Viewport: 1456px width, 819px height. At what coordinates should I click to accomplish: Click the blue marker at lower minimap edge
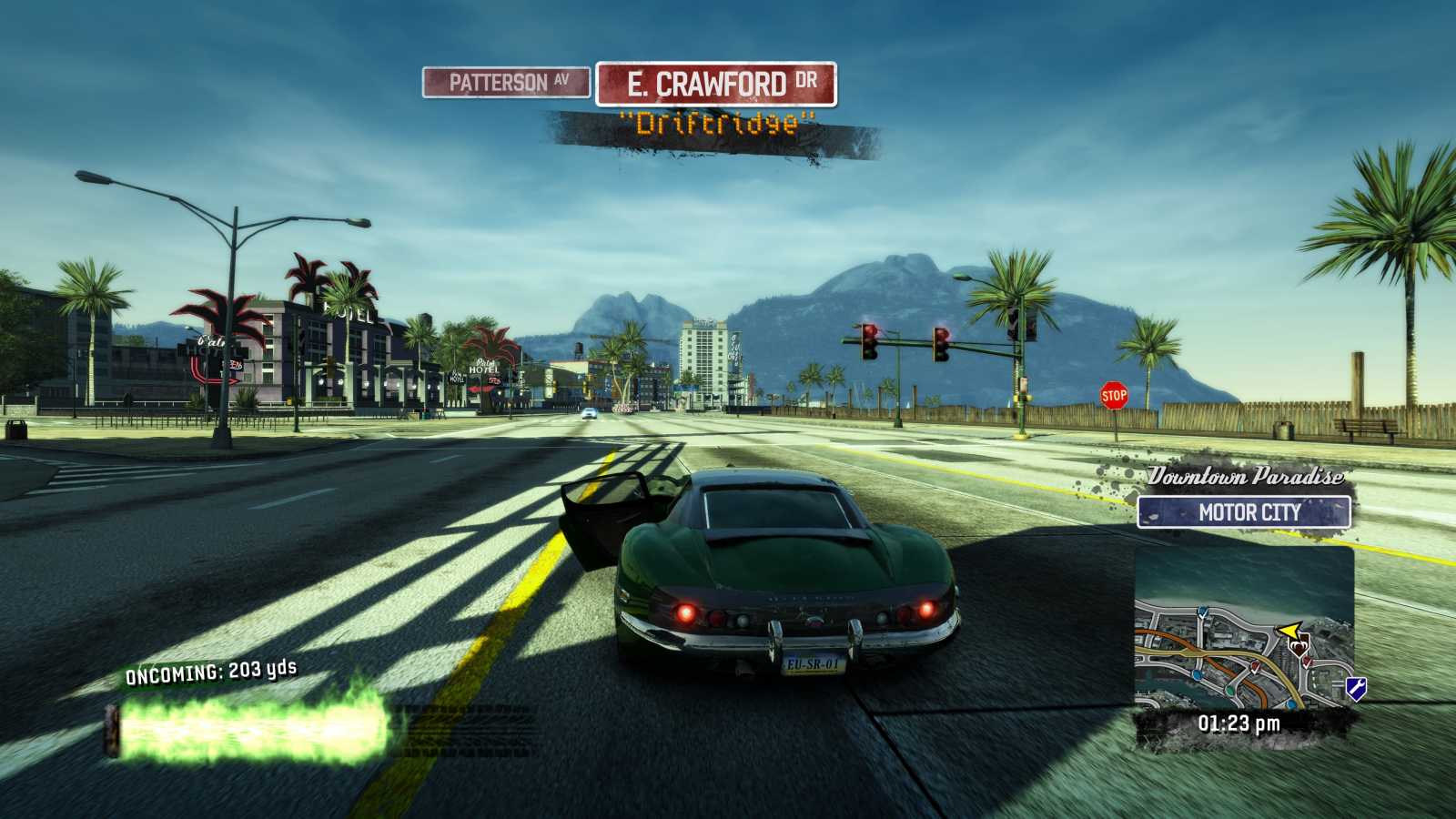pos(1290,704)
